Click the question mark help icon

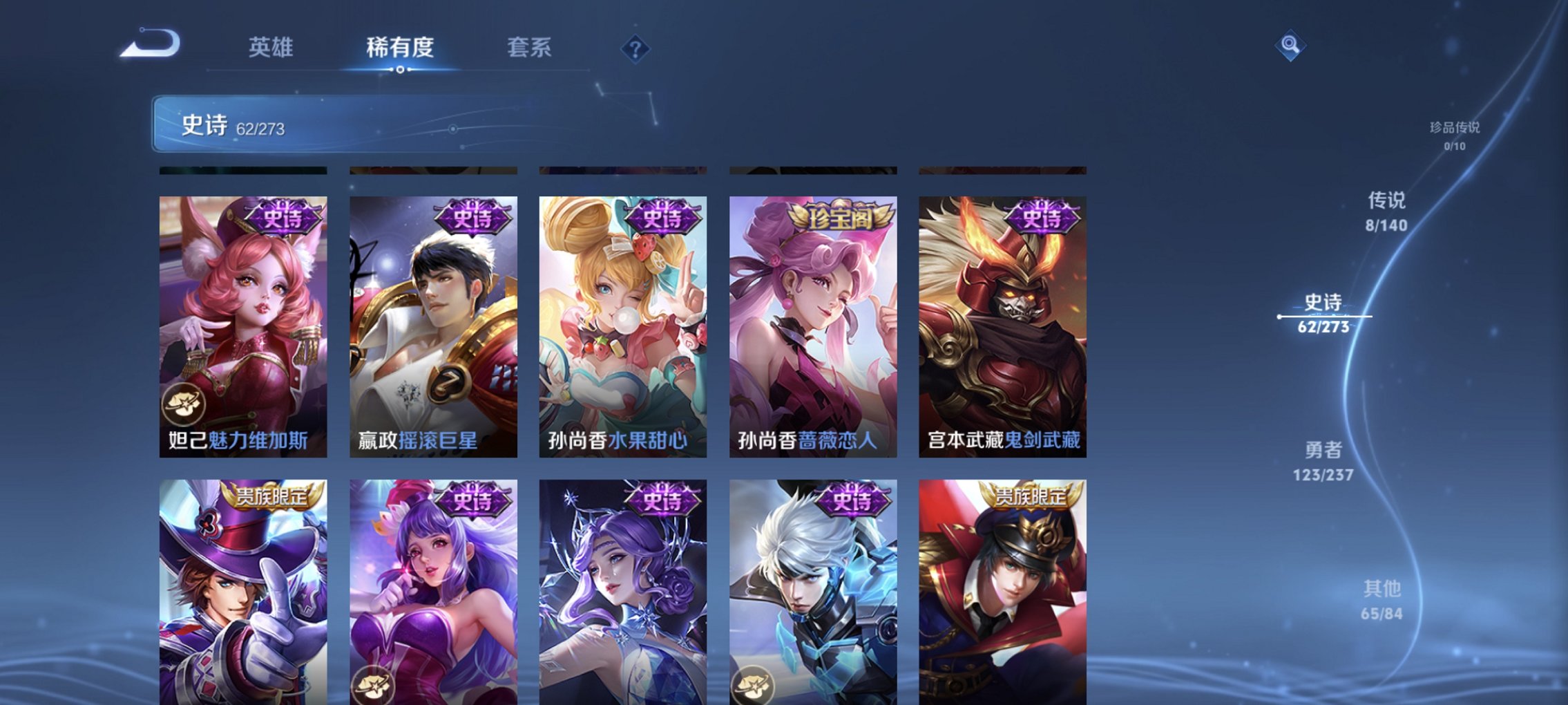(638, 48)
